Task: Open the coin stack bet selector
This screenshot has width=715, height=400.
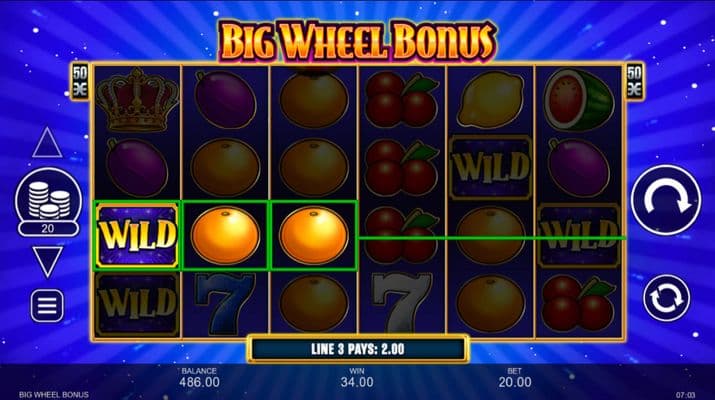Action: coord(47,201)
